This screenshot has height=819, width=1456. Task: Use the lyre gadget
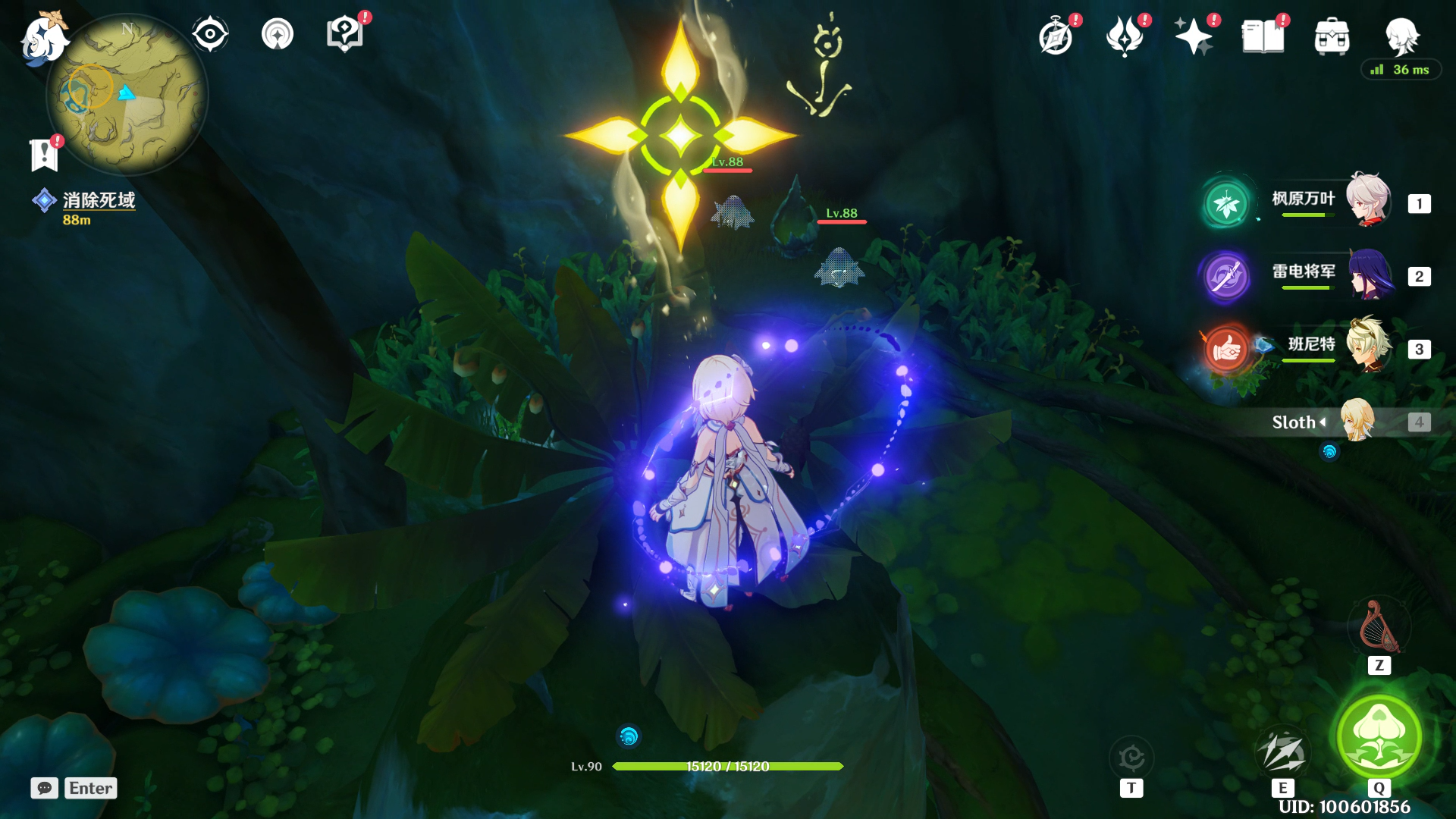point(1379,626)
